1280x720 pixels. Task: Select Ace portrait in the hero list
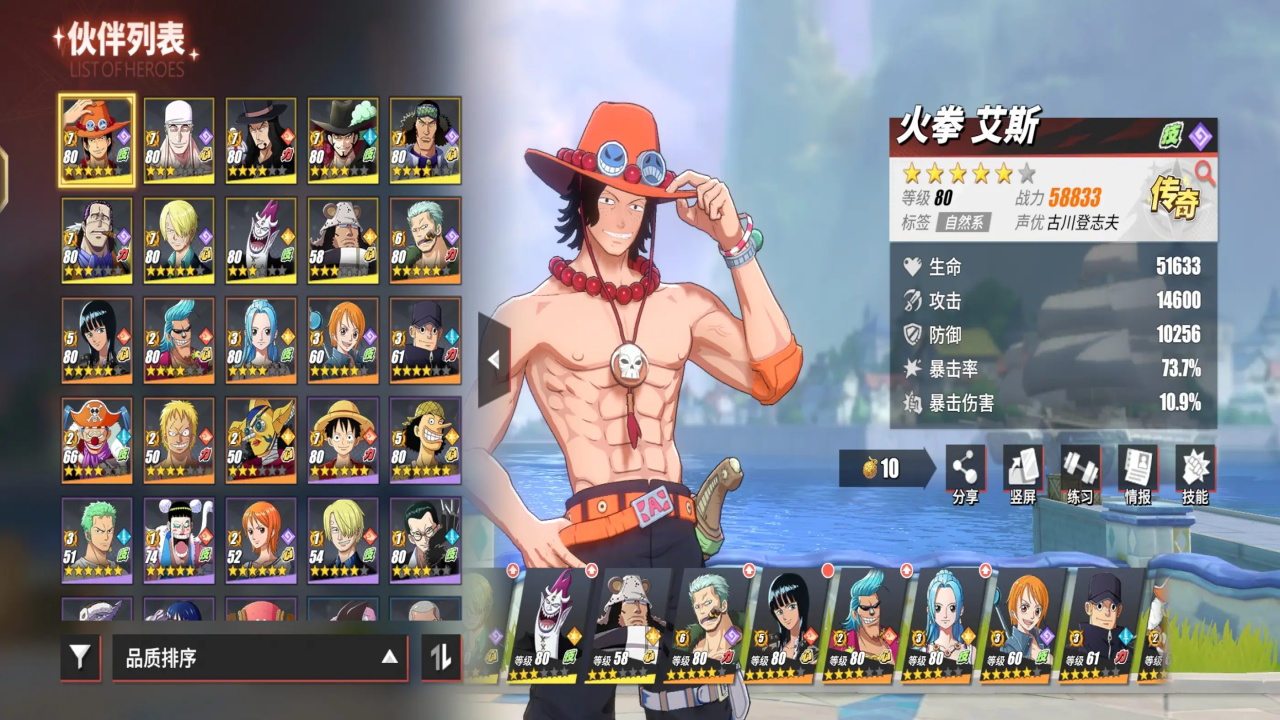96,140
